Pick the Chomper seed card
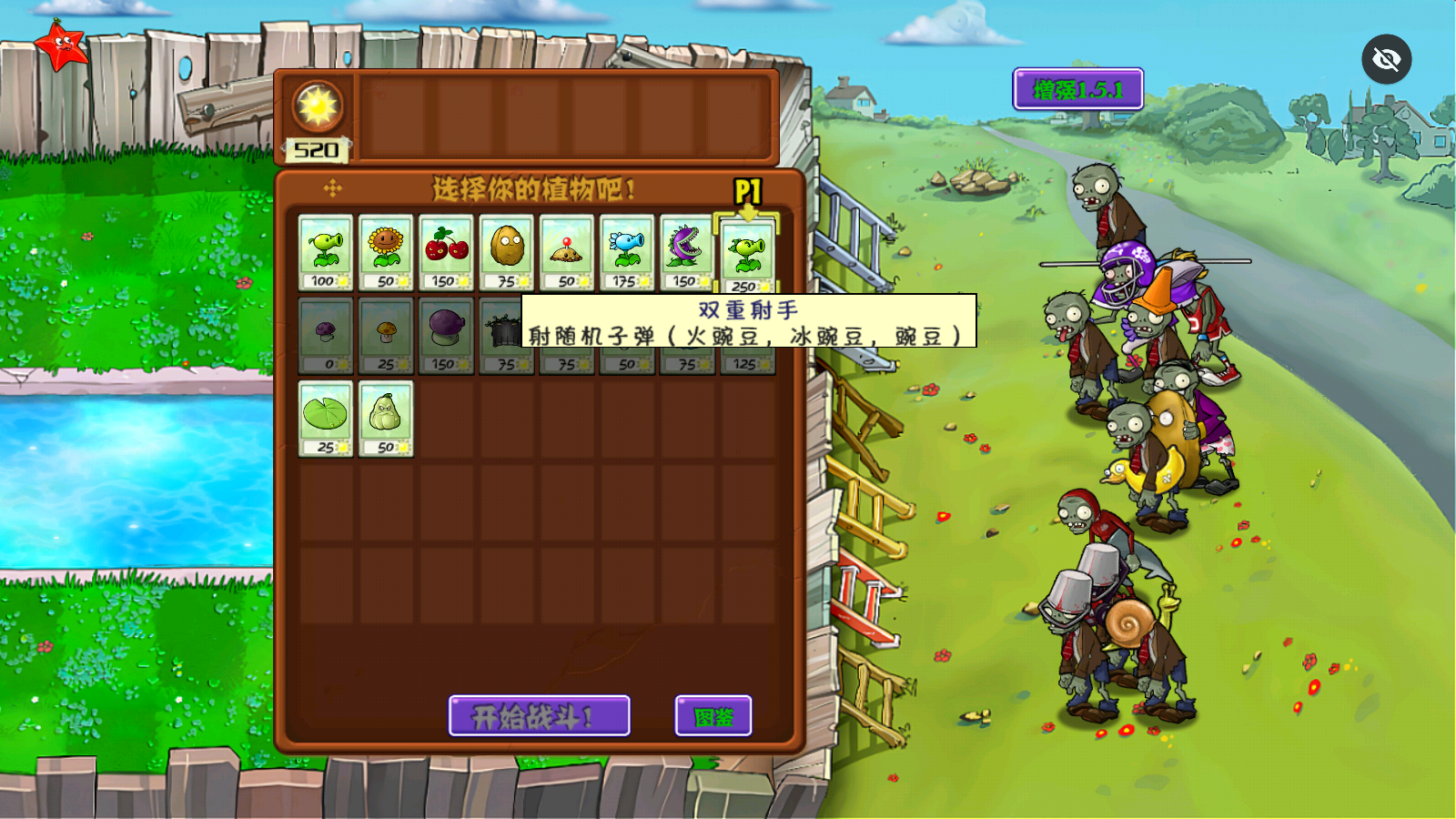The height and width of the screenshot is (819, 1456). [x=686, y=253]
